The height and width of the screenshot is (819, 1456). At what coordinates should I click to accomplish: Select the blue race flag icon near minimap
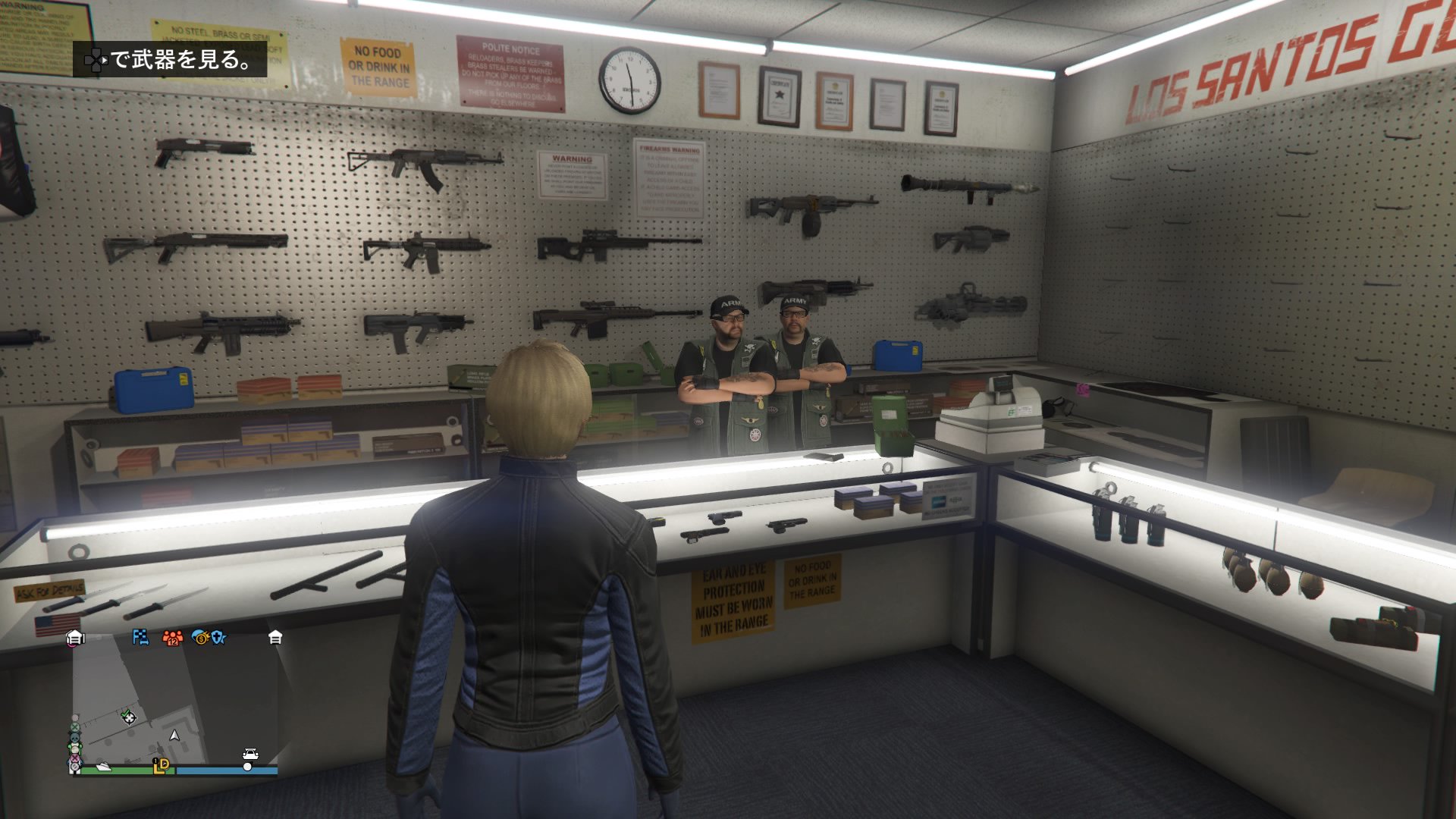click(x=140, y=638)
